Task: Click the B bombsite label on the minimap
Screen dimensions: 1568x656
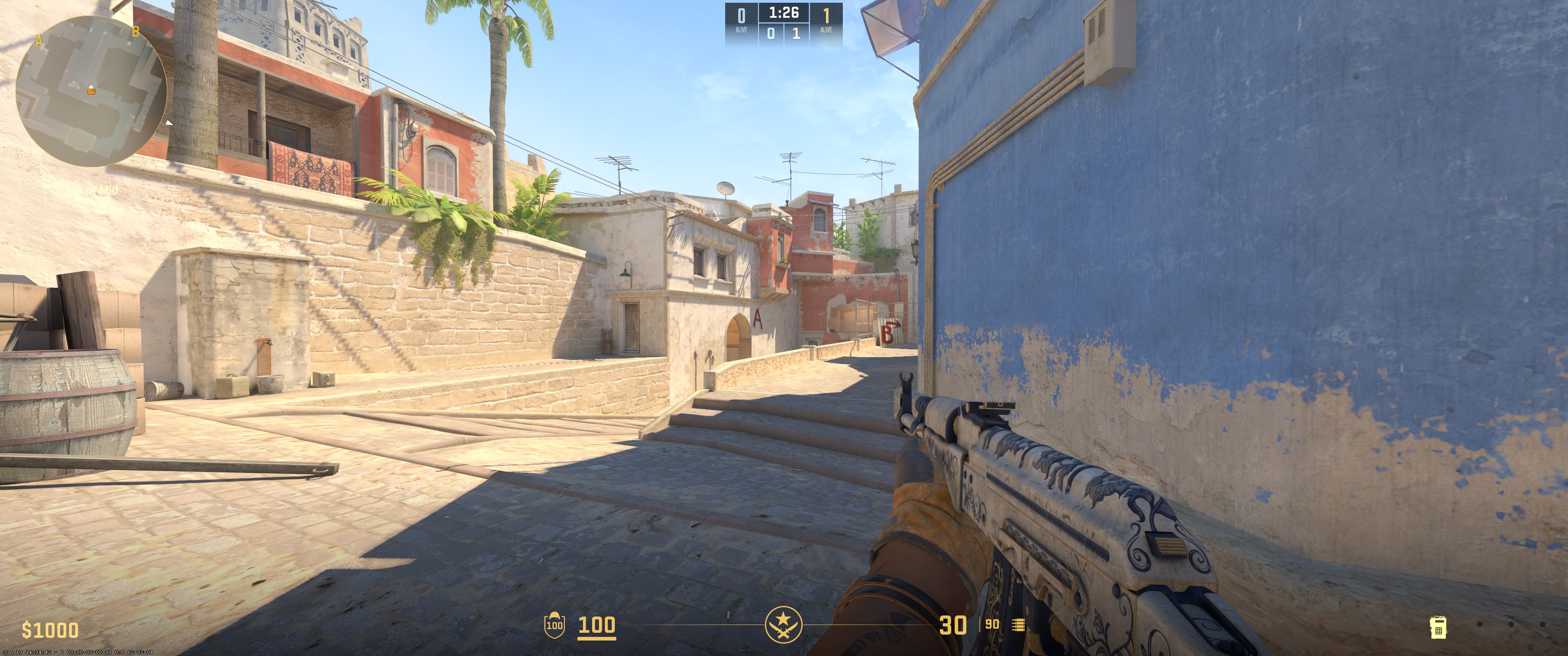Action: (135, 31)
